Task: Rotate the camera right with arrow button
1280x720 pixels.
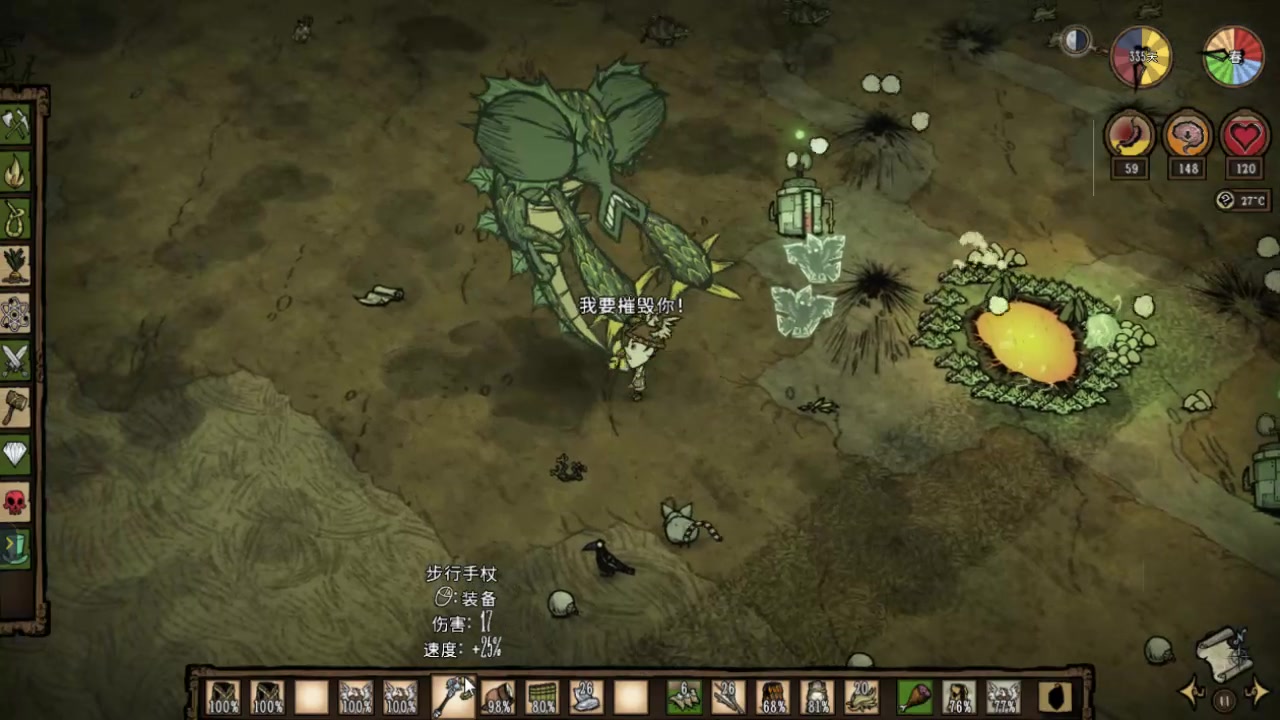Action: (1258, 690)
